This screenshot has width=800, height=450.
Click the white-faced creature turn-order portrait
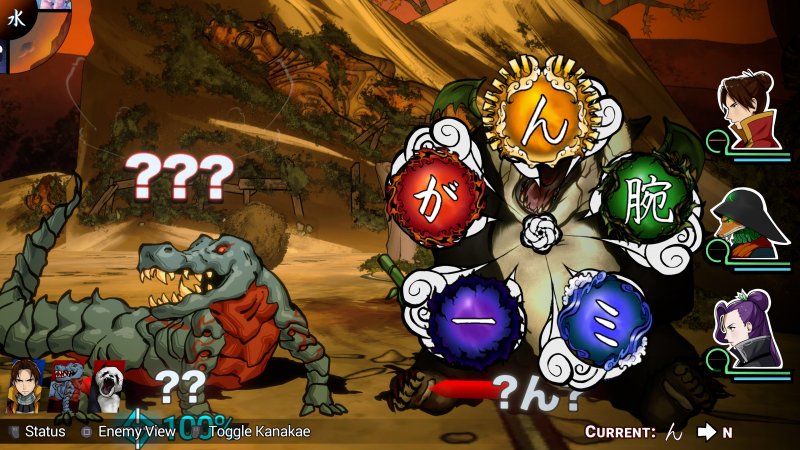107,385
